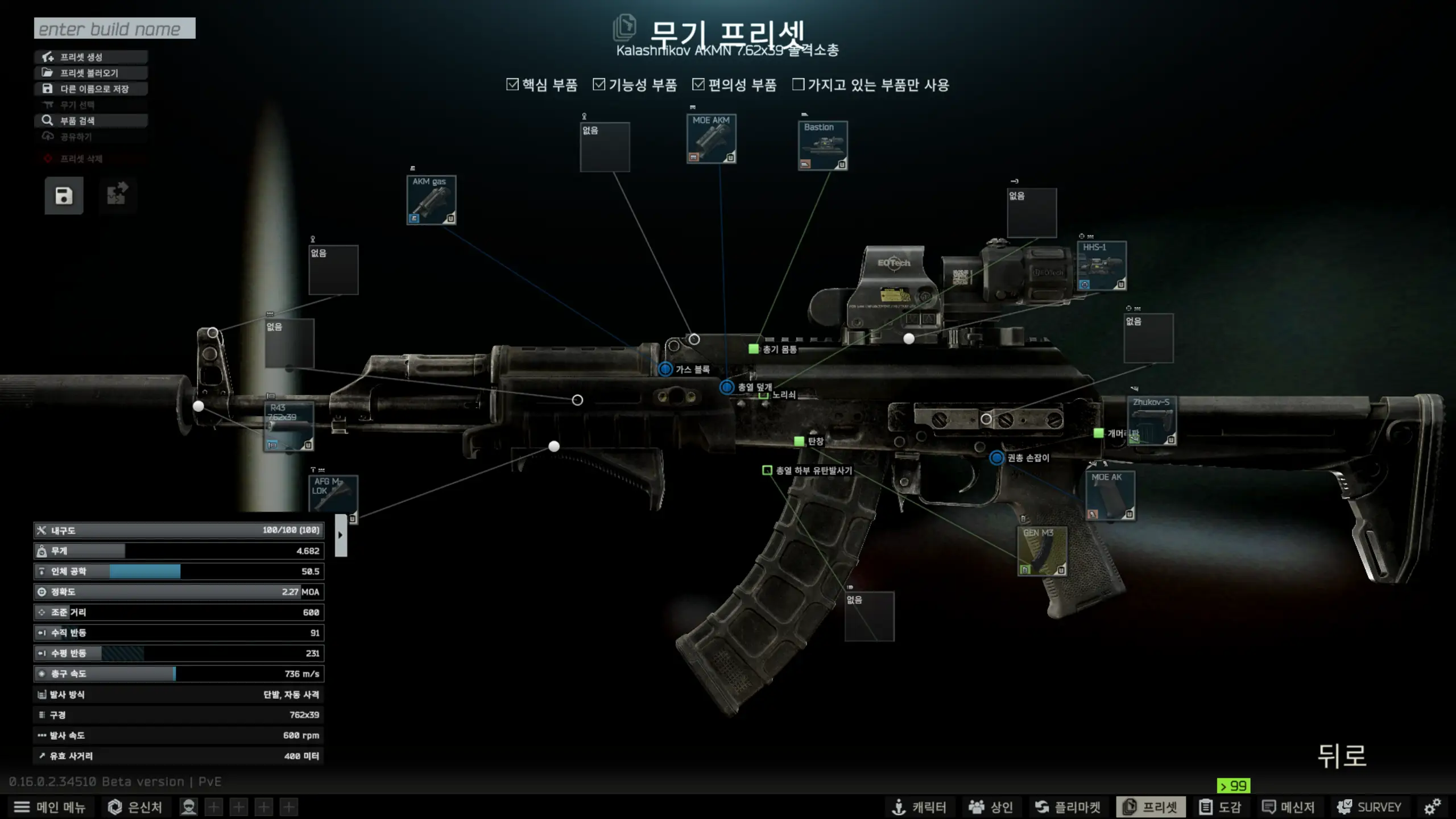This screenshot has width=1456, height=819.
Task: Click the floppy disk save button
Action: pyautogui.click(x=64, y=196)
